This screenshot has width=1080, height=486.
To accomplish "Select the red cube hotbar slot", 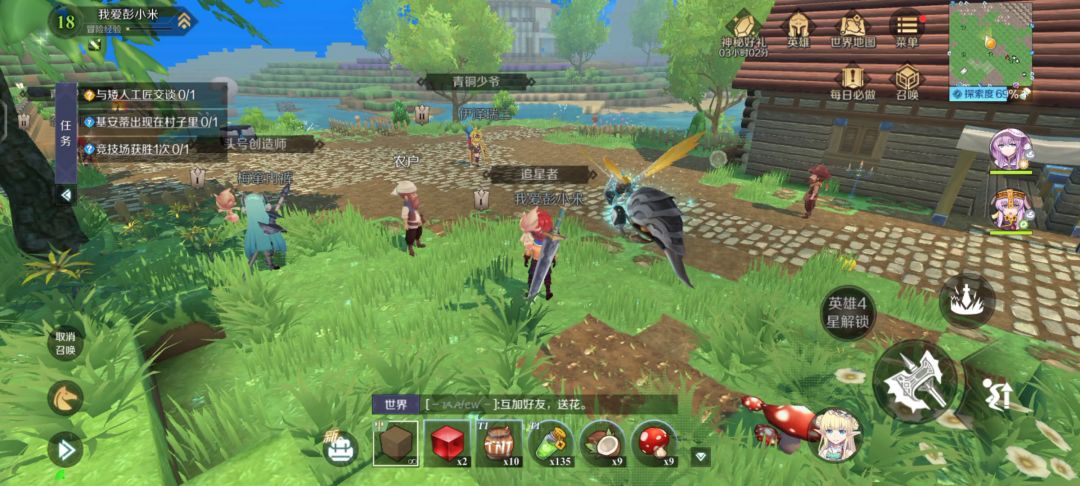I will (x=448, y=443).
